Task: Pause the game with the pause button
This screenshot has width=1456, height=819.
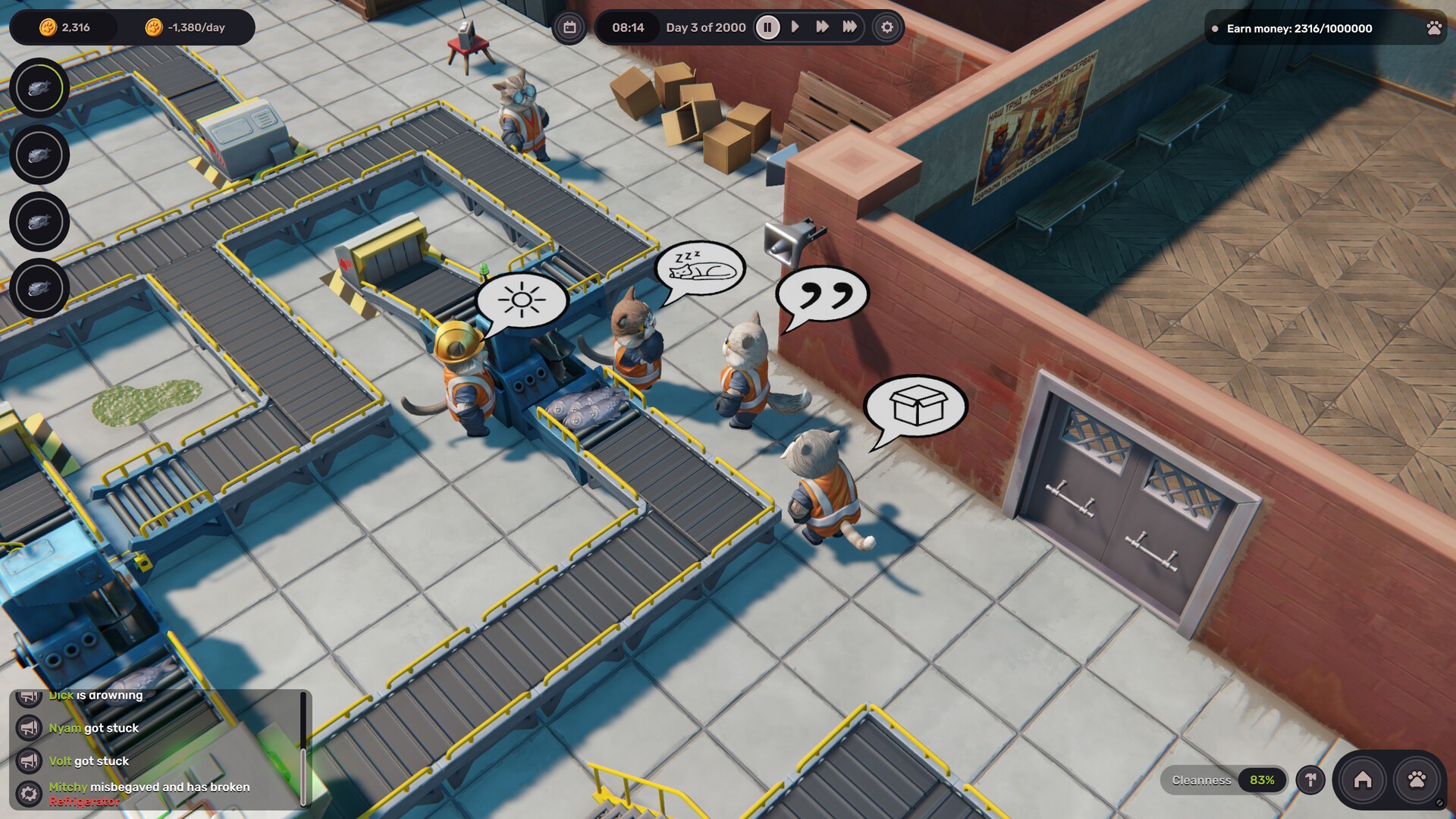Action: [767, 28]
